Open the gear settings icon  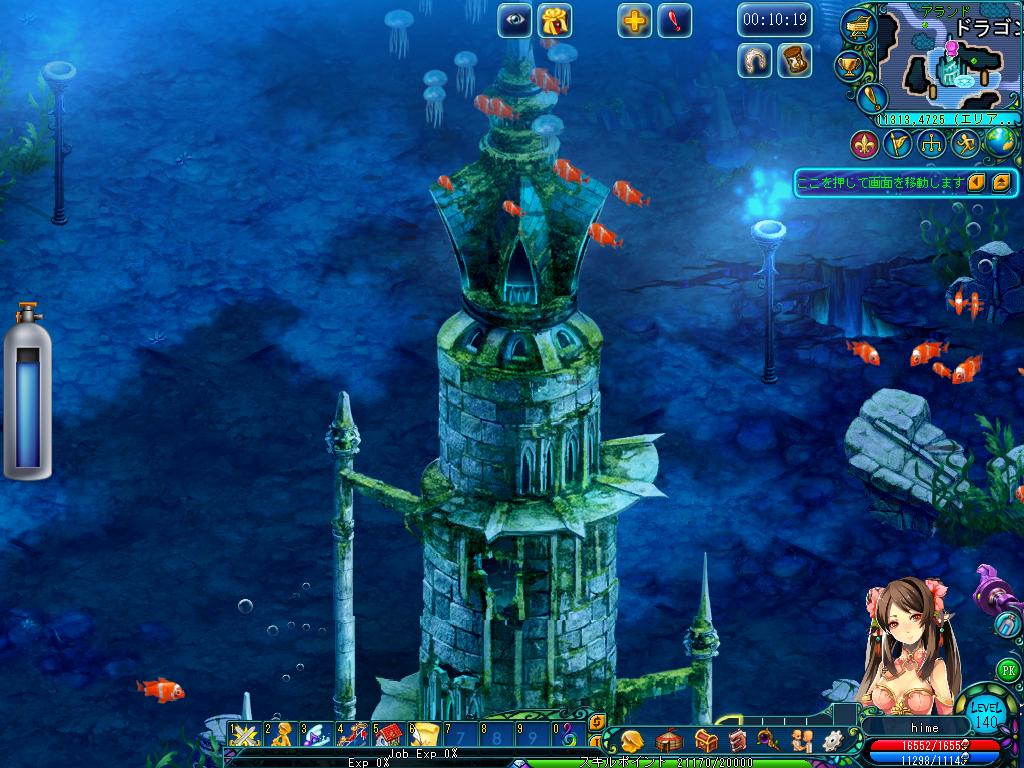click(x=832, y=741)
